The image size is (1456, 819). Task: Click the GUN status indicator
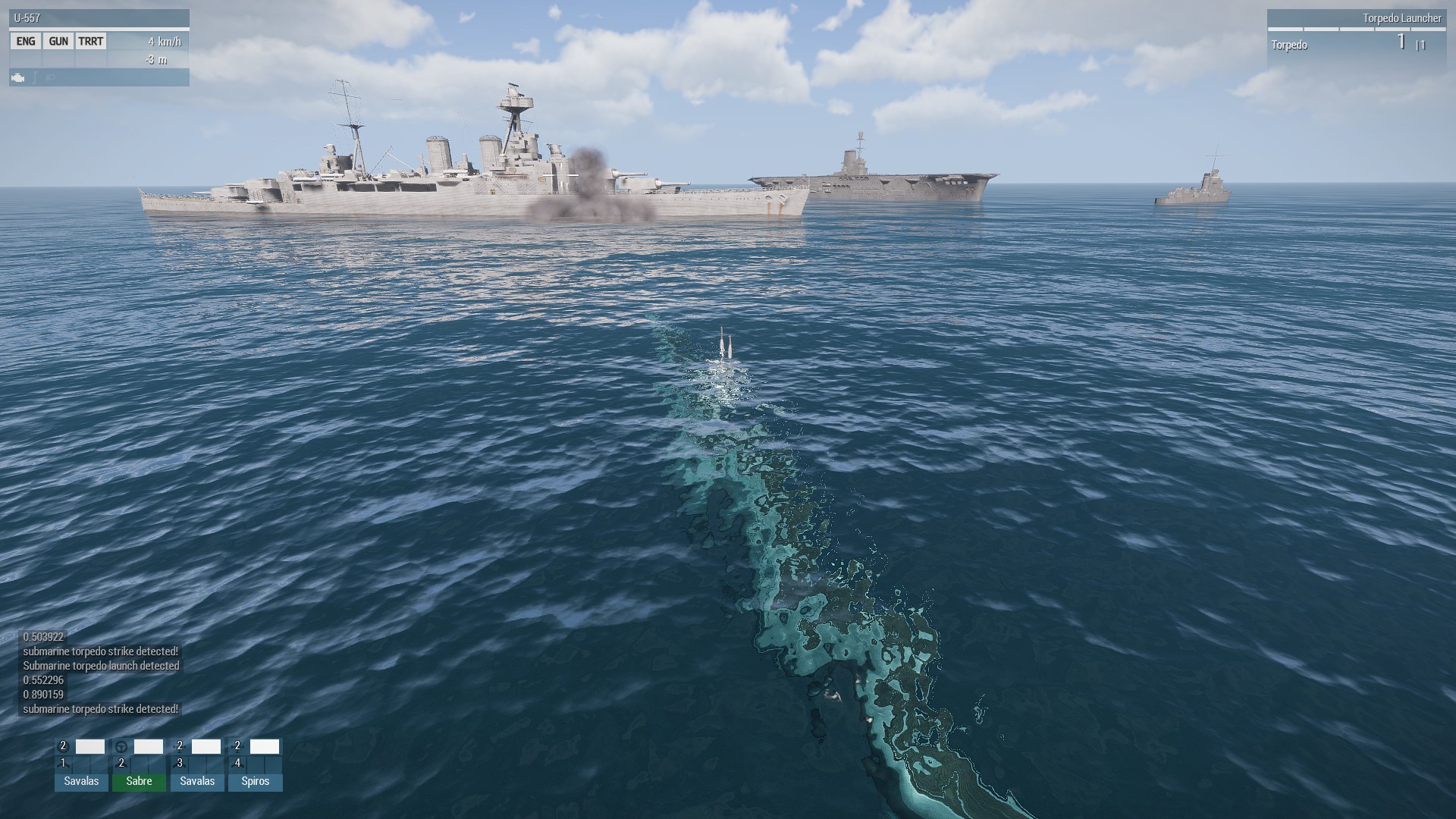click(58, 42)
